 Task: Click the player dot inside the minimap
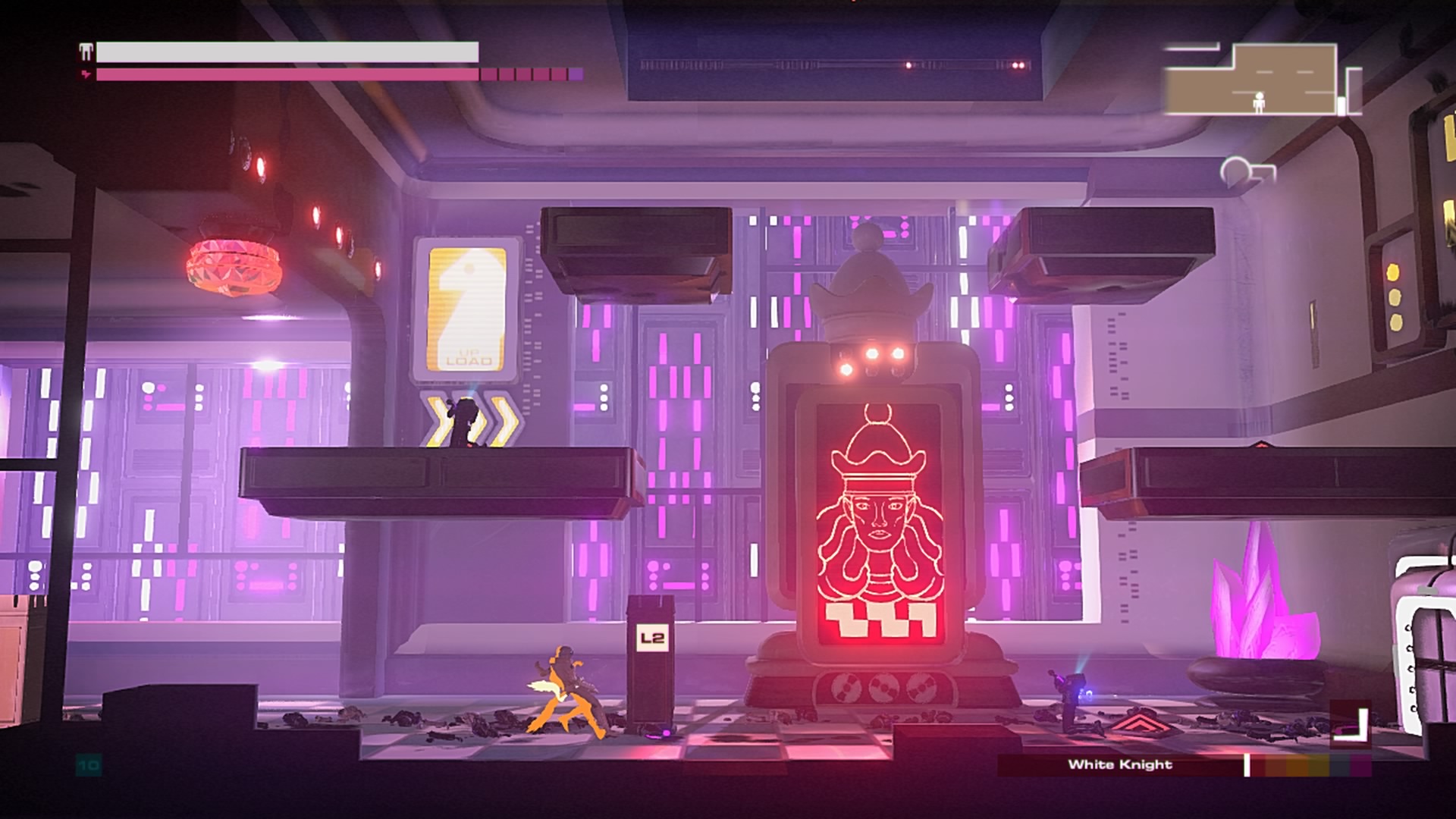pyautogui.click(x=1260, y=103)
